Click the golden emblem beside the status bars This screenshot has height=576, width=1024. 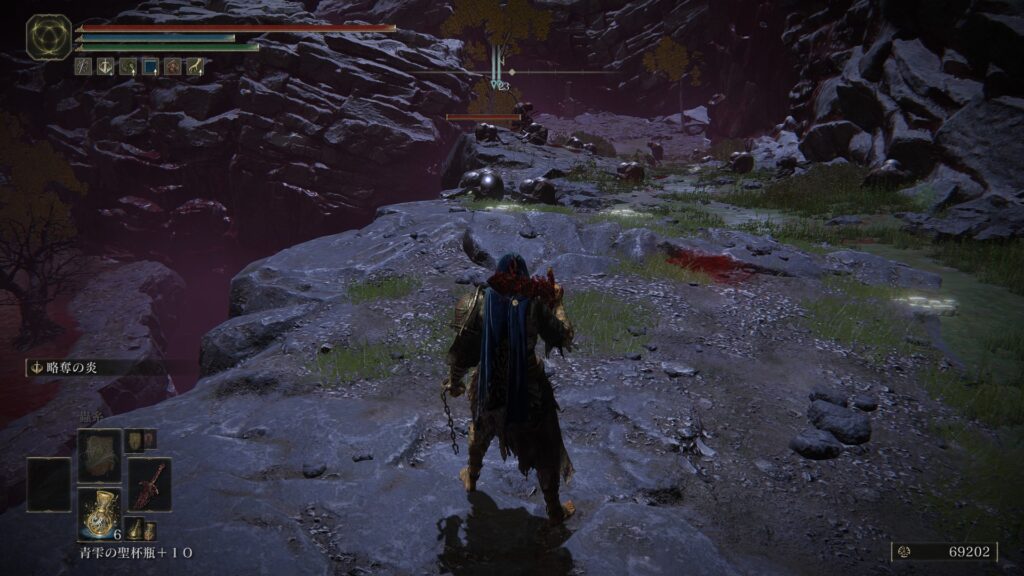pyautogui.click(x=48, y=37)
